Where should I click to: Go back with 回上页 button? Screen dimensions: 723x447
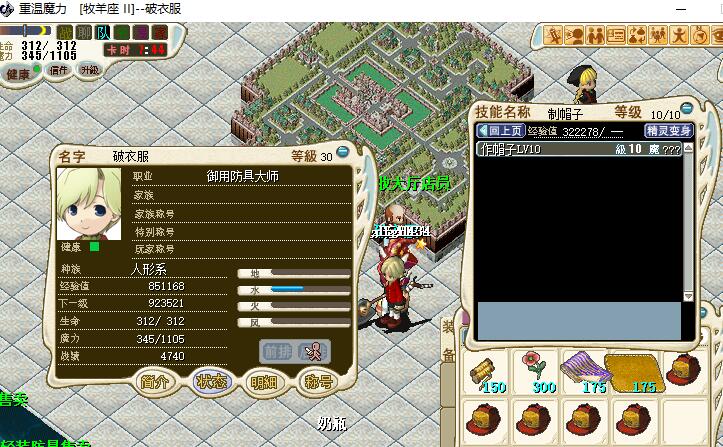coord(500,130)
